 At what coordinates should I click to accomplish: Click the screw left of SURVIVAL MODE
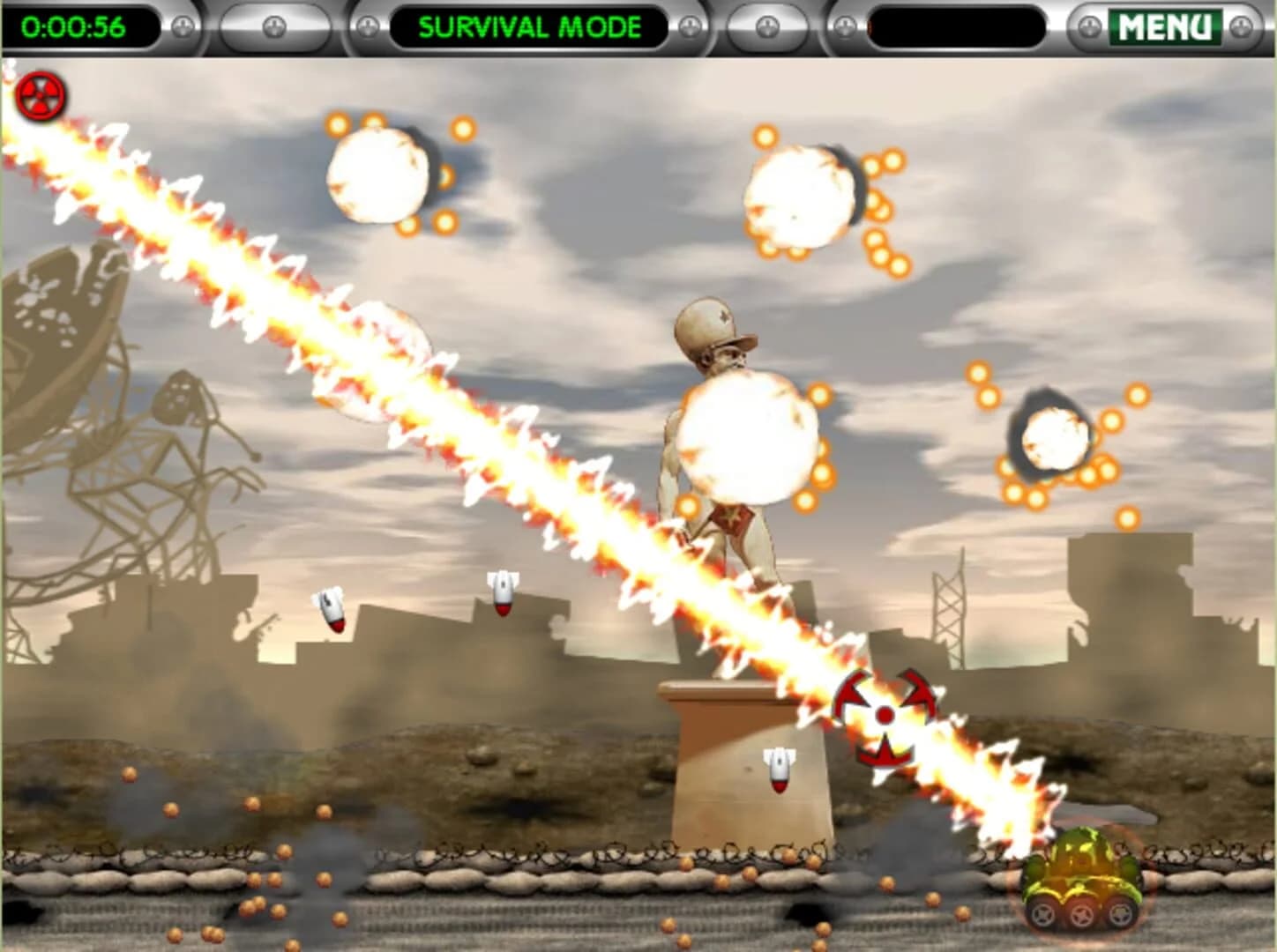368,25
